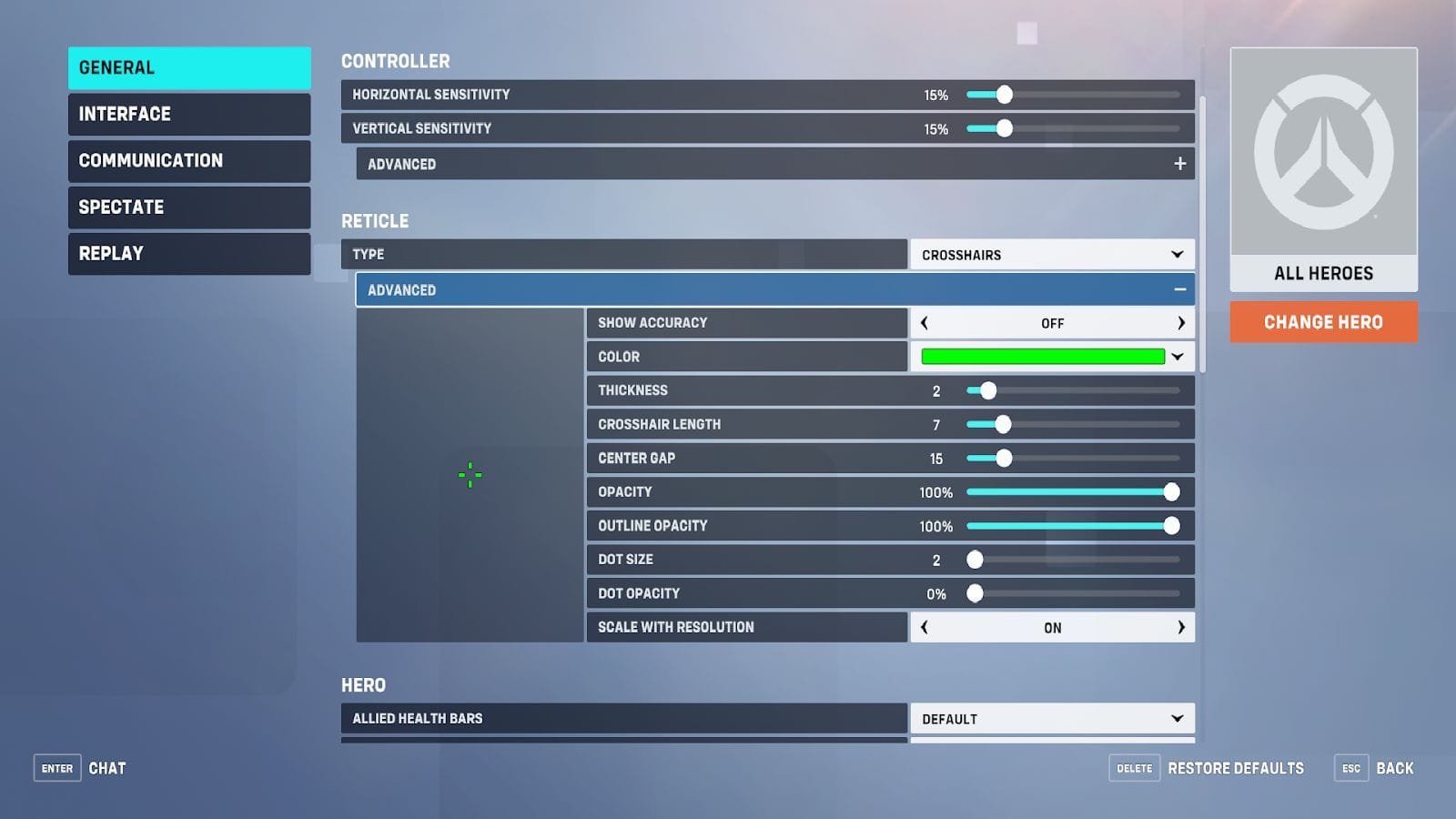Image resolution: width=1456 pixels, height=819 pixels.
Task: Cycle Show Accuracy with the left arrow
Action: [x=925, y=322]
